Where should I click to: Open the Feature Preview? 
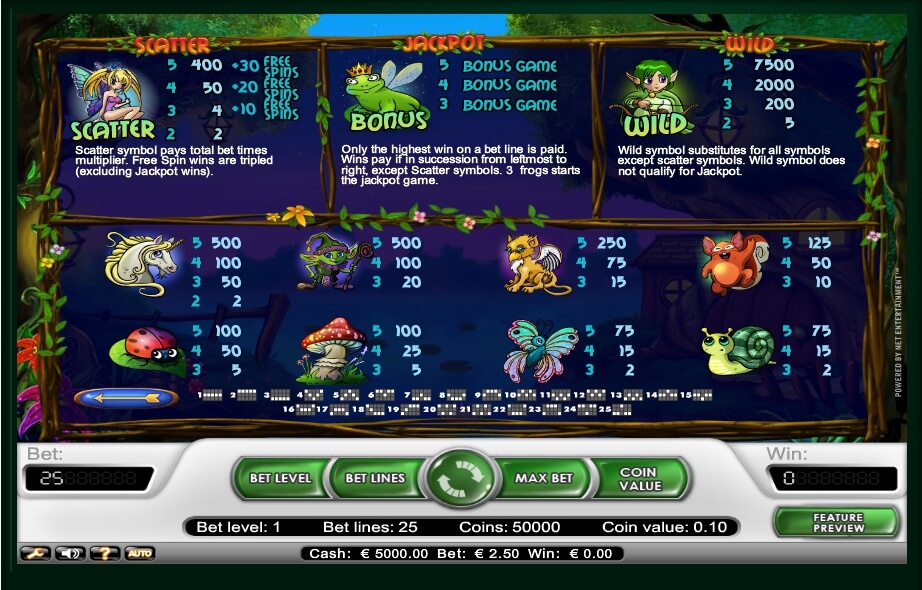837,522
